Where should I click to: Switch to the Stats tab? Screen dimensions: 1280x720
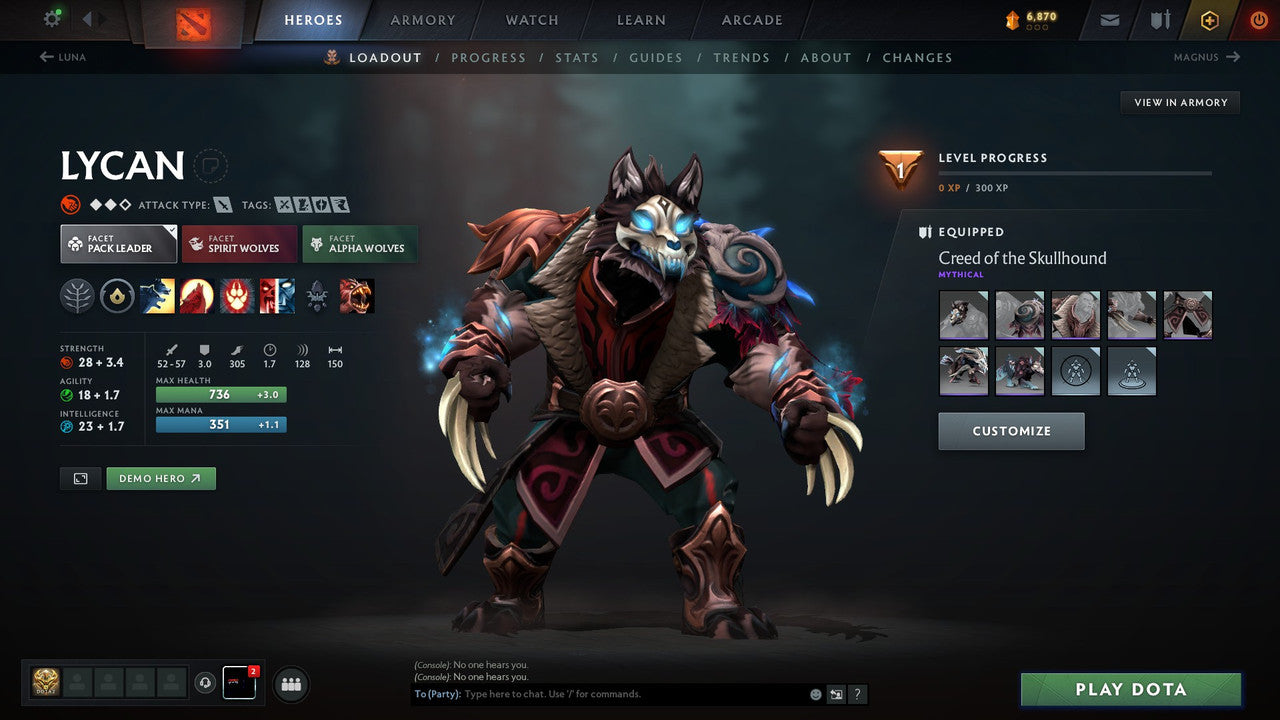[577, 57]
